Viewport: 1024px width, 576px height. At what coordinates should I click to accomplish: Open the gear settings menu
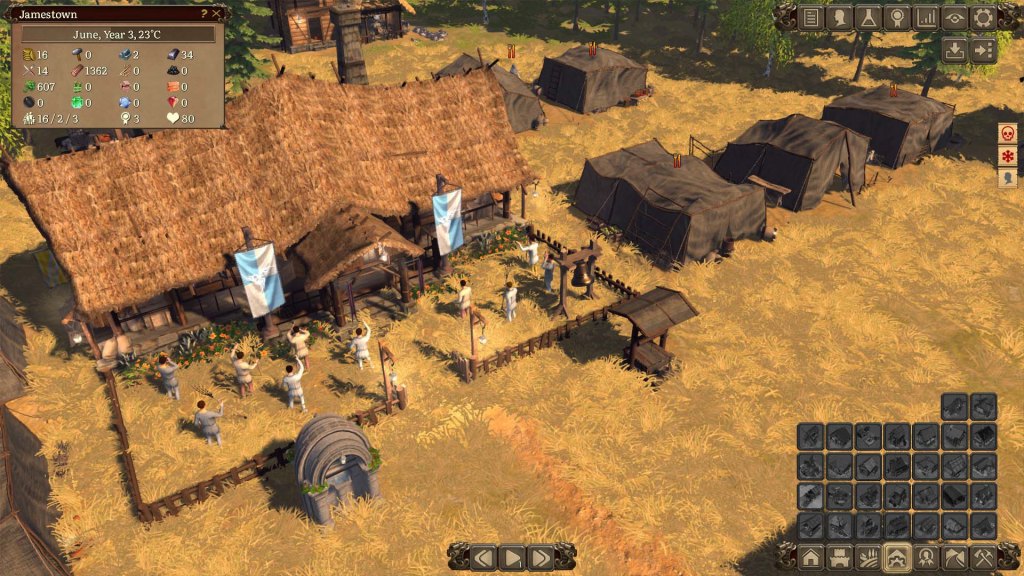(983, 17)
